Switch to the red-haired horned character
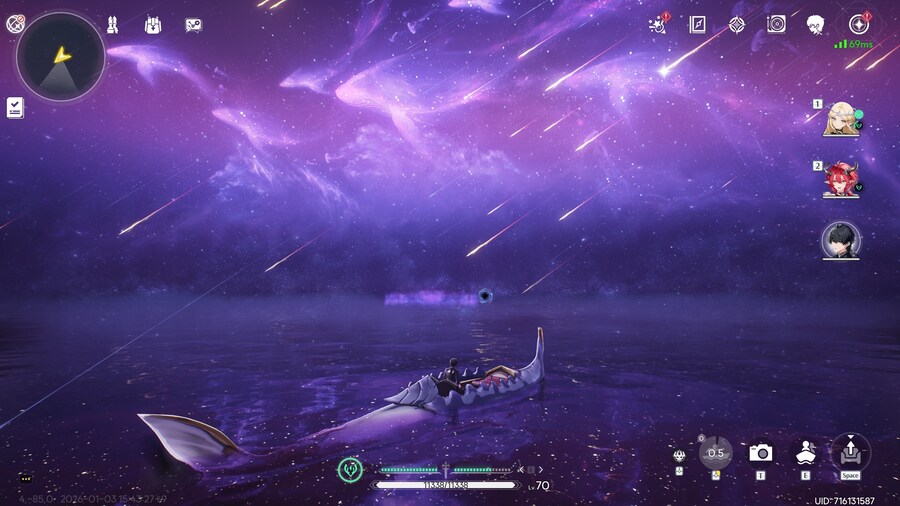 (840, 180)
